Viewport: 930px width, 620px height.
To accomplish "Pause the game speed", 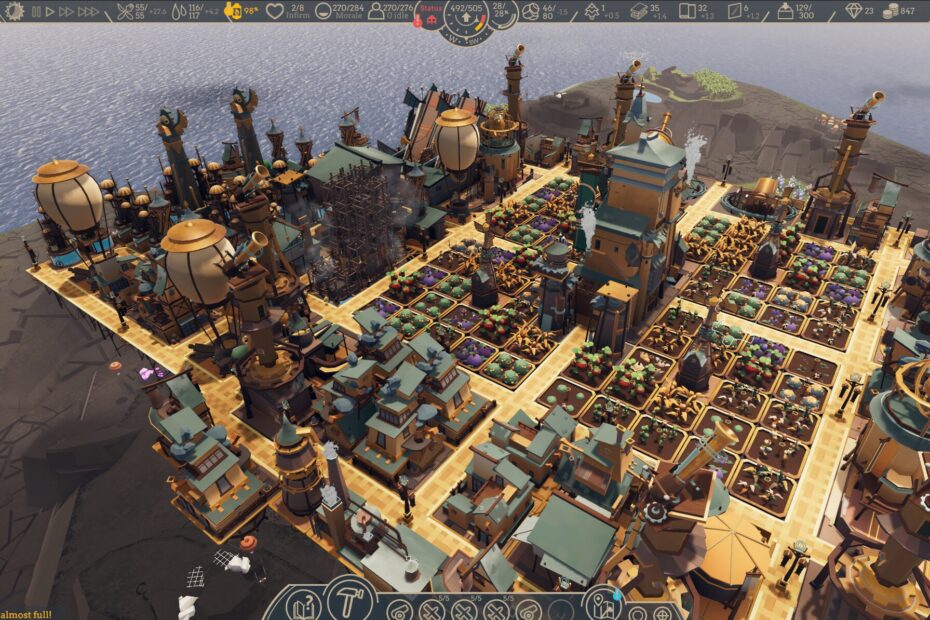I will pos(36,12).
